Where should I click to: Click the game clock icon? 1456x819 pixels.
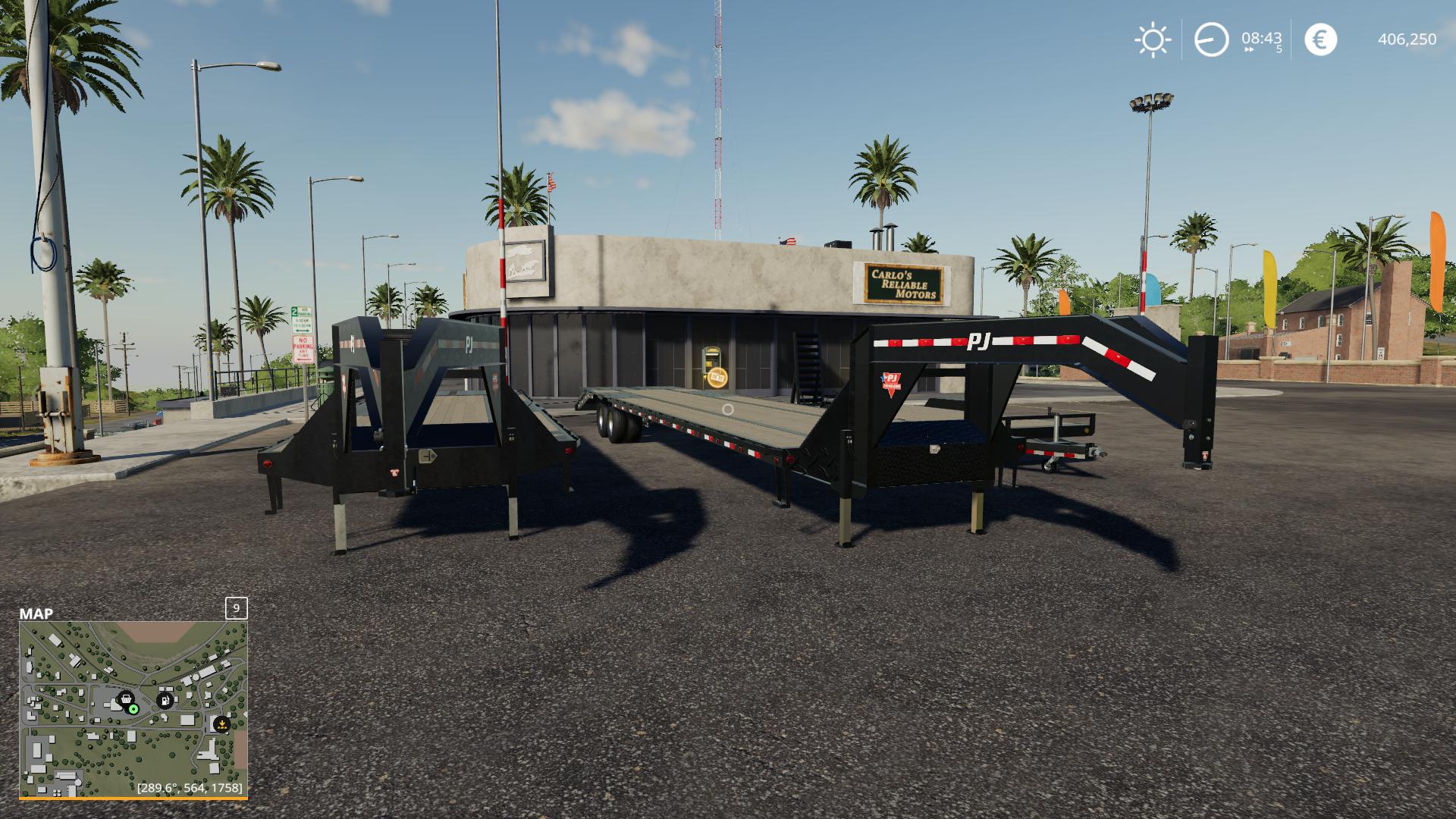pos(1211,39)
